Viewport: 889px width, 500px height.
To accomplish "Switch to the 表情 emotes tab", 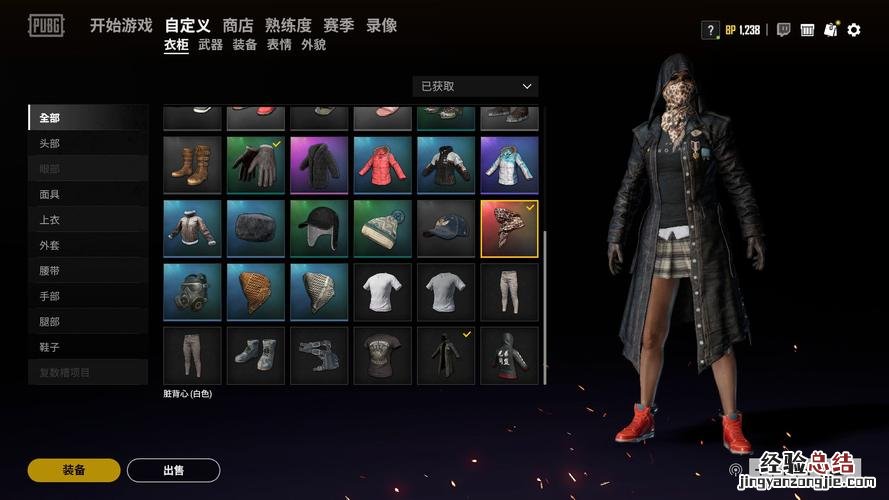I will [278, 45].
